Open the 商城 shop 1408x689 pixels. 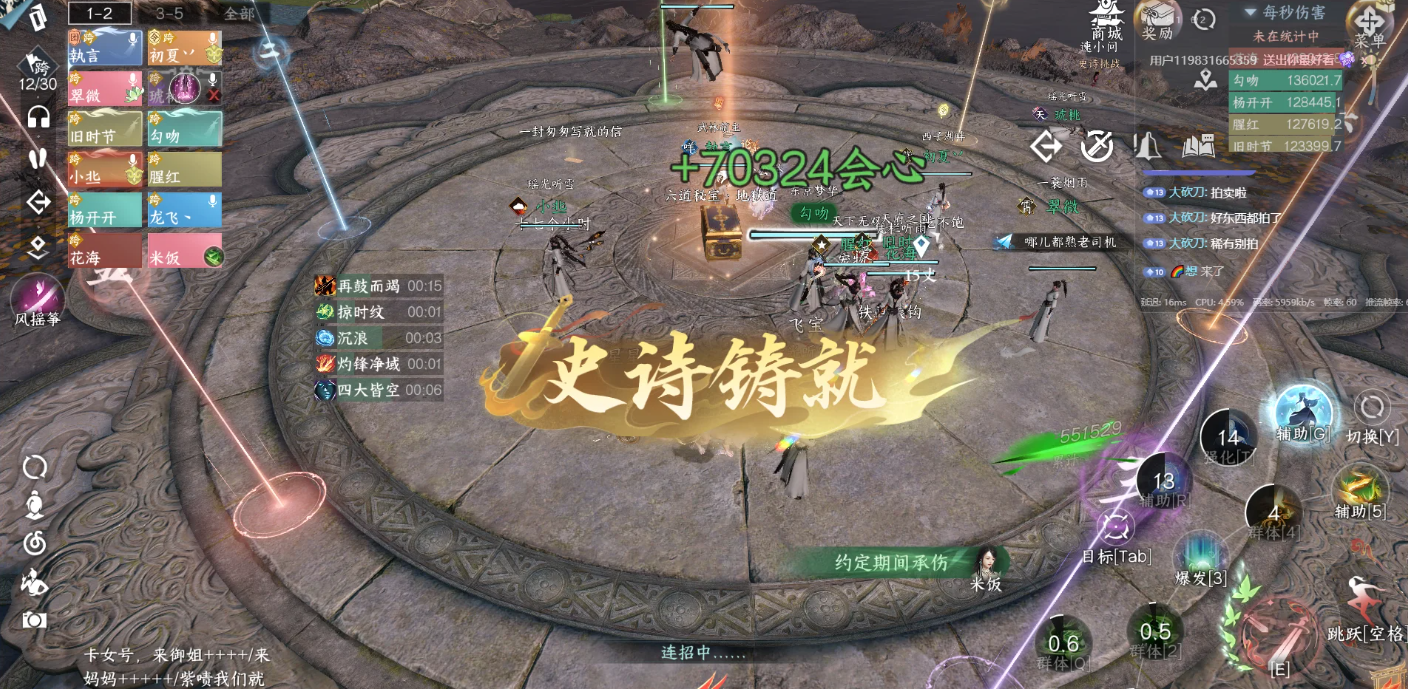tap(1107, 20)
